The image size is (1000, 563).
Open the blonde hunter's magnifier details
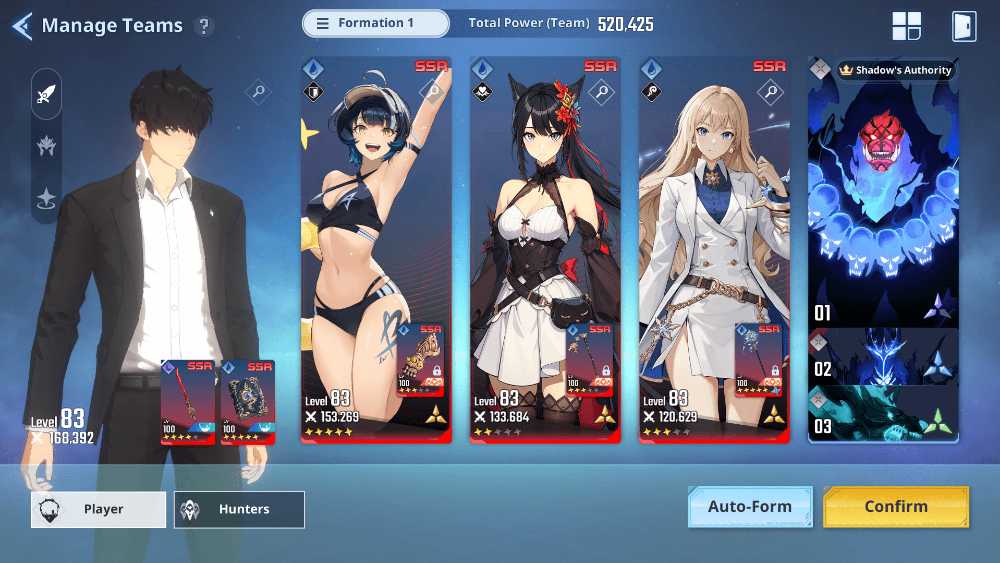click(x=770, y=93)
